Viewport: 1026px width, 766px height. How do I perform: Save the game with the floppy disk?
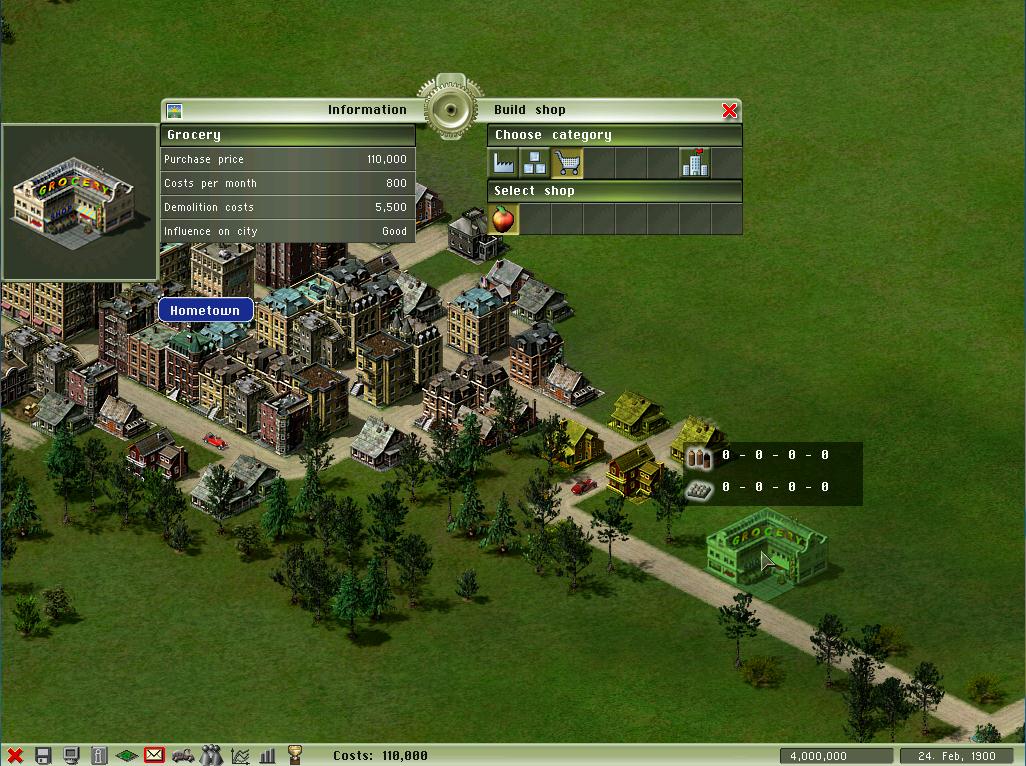click(x=43, y=756)
